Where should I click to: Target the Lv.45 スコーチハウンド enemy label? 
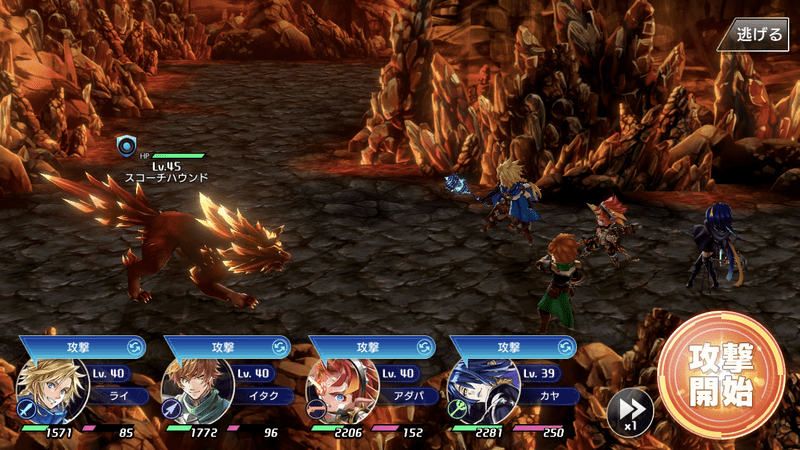click(x=166, y=171)
